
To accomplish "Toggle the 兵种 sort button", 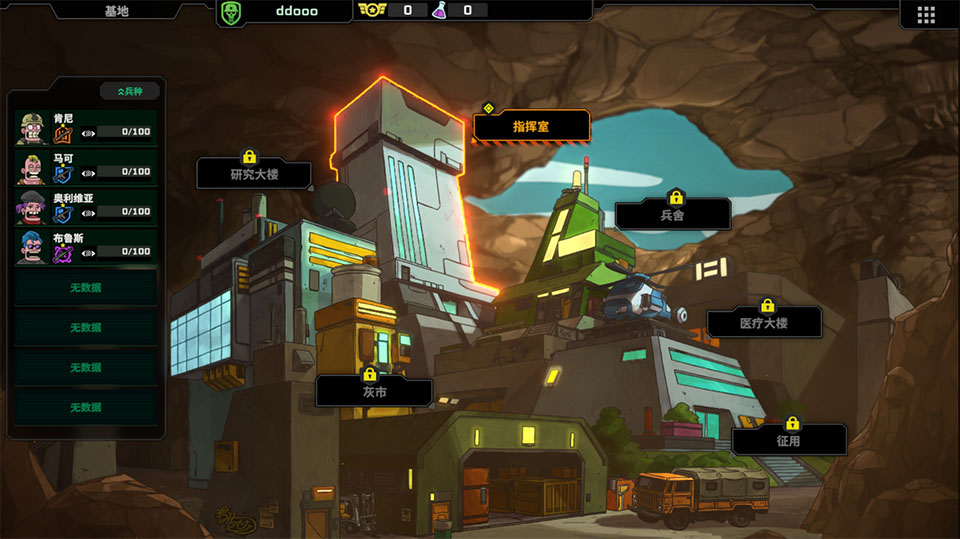I will 129,91.
